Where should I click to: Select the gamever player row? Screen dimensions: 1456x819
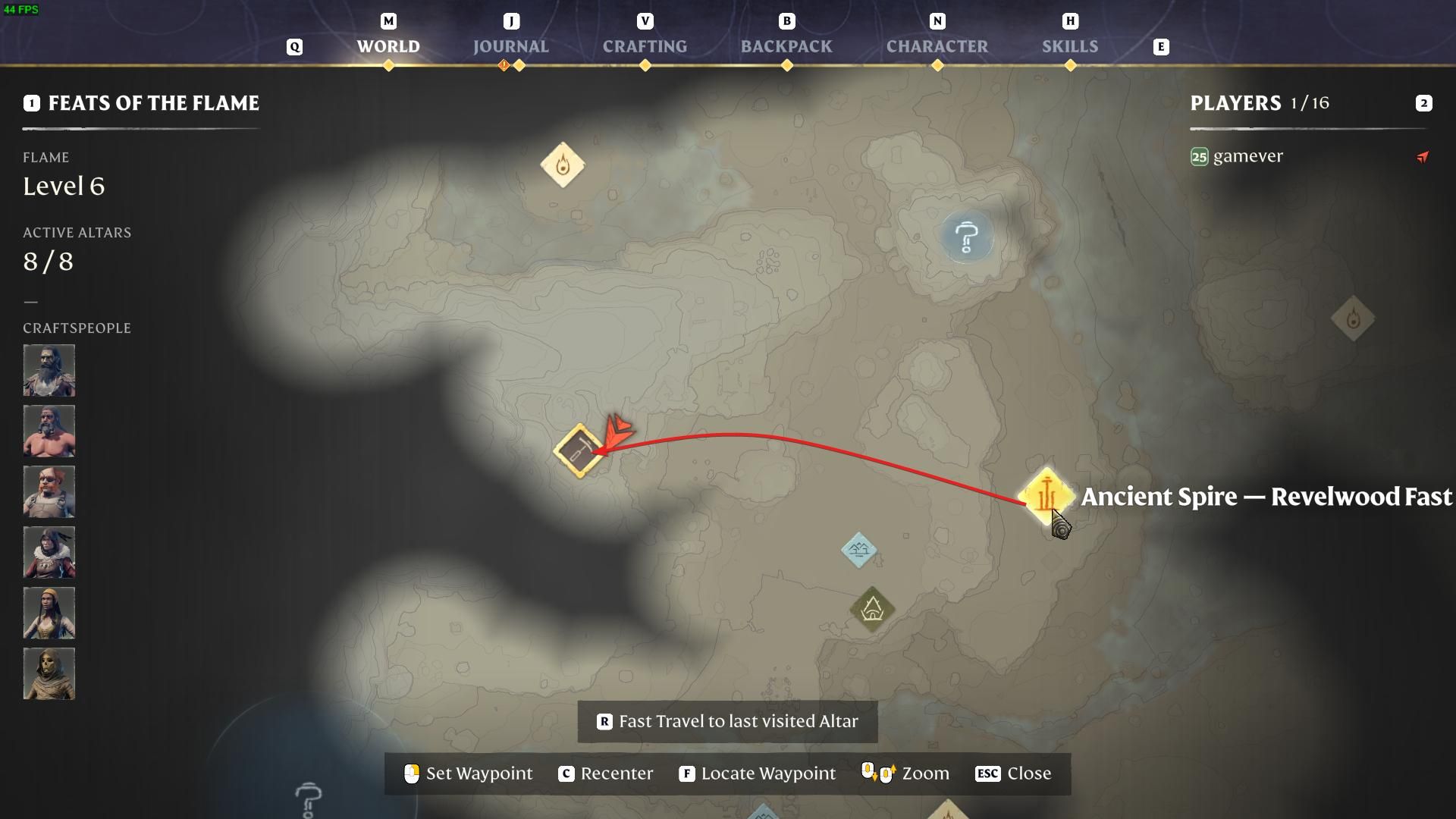pos(1247,156)
